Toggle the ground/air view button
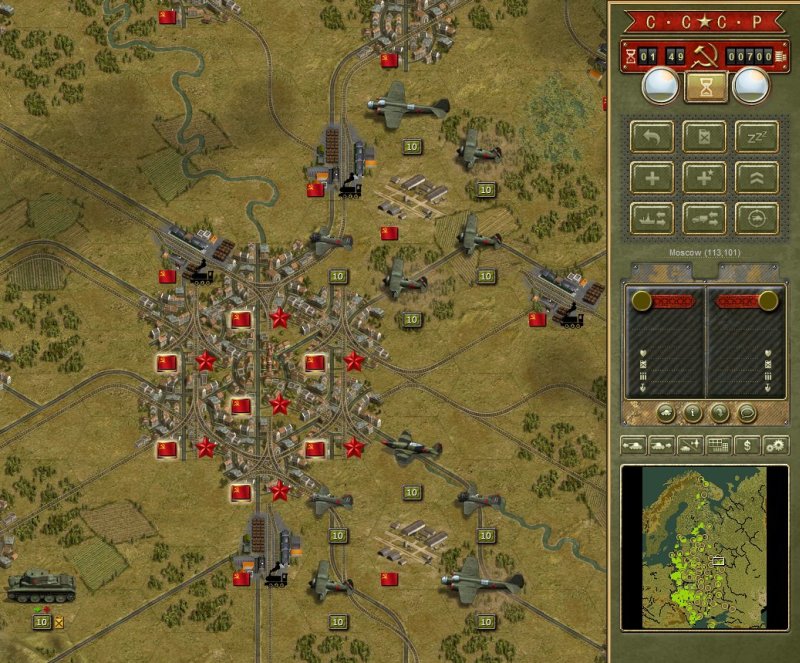Viewport: 800px width, 663px height. pos(689,446)
